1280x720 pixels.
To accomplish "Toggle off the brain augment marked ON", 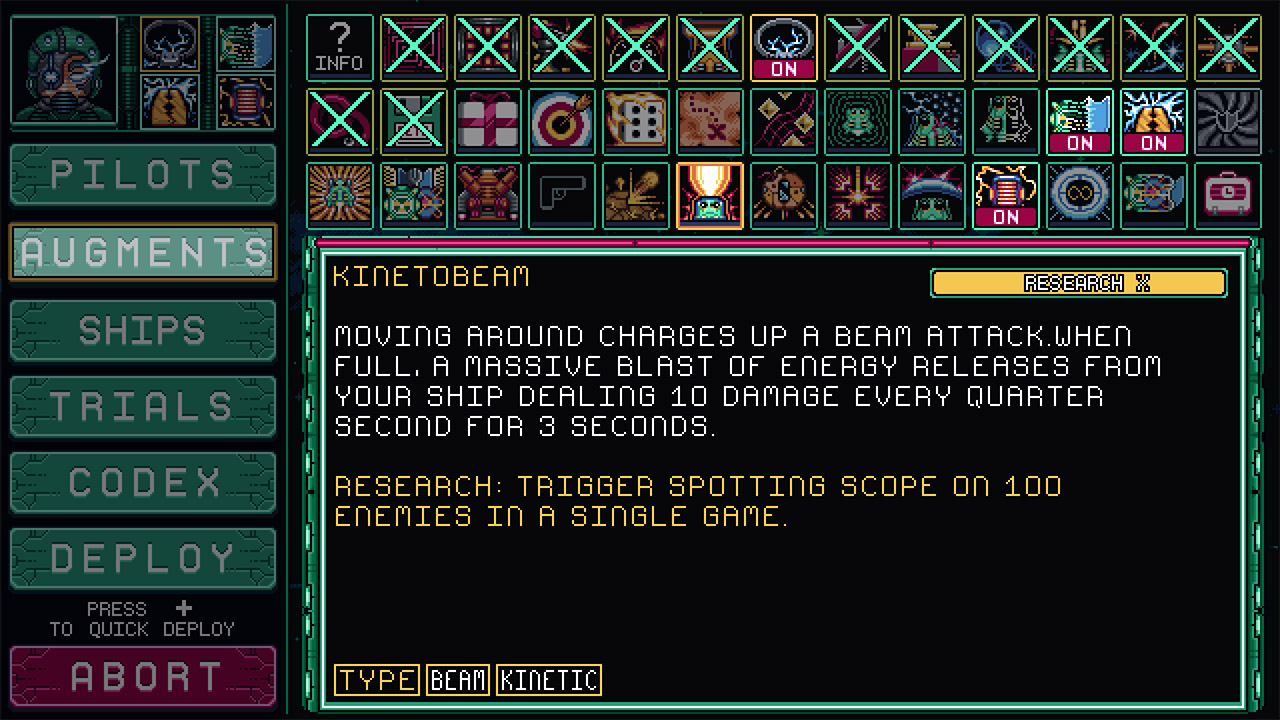I will click(x=783, y=47).
